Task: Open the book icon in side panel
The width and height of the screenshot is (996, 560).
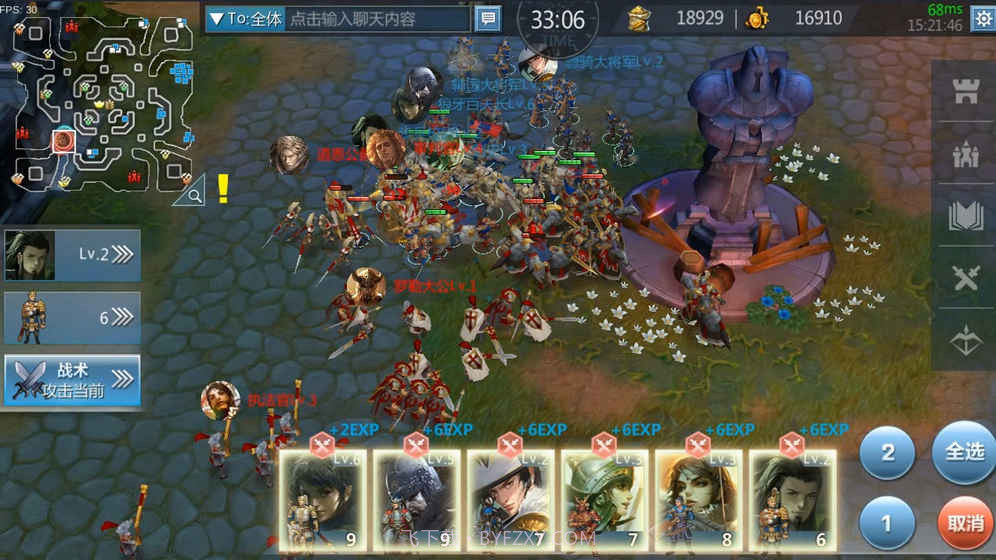Action: tap(965, 217)
